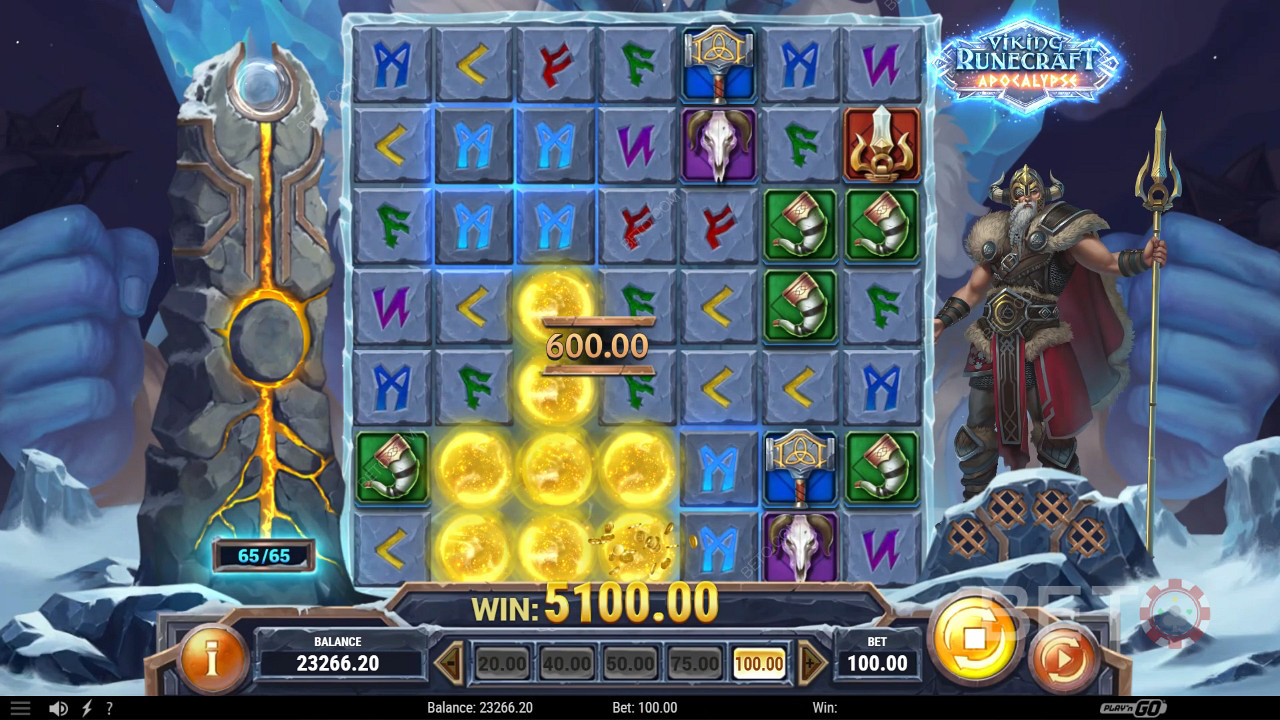Image resolution: width=1280 pixels, height=720 pixels.
Task: Set the bet to 50.00
Action: pos(630,663)
